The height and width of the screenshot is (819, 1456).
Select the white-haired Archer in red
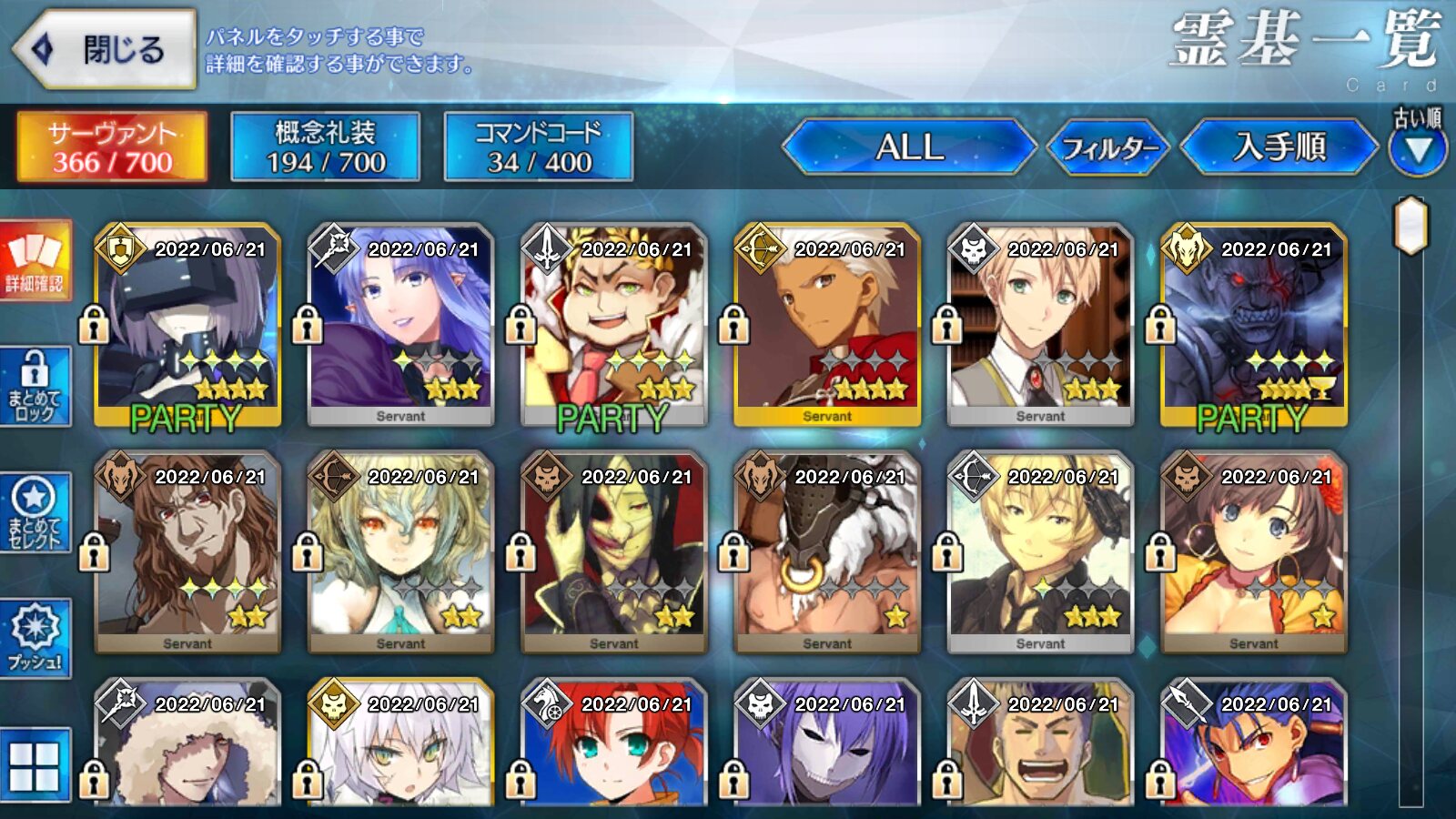click(827, 325)
